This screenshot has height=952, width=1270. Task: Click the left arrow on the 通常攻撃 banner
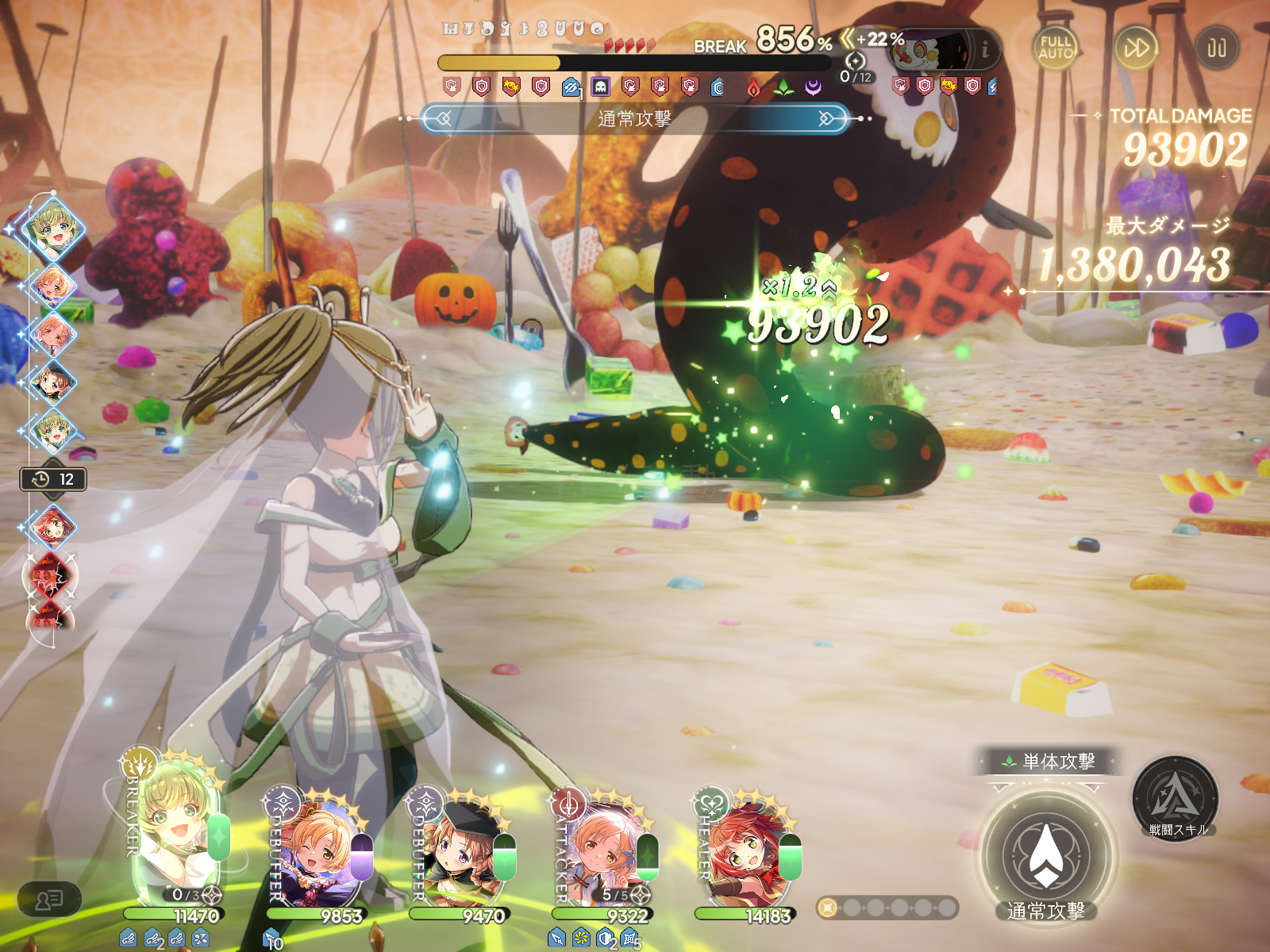[x=442, y=119]
